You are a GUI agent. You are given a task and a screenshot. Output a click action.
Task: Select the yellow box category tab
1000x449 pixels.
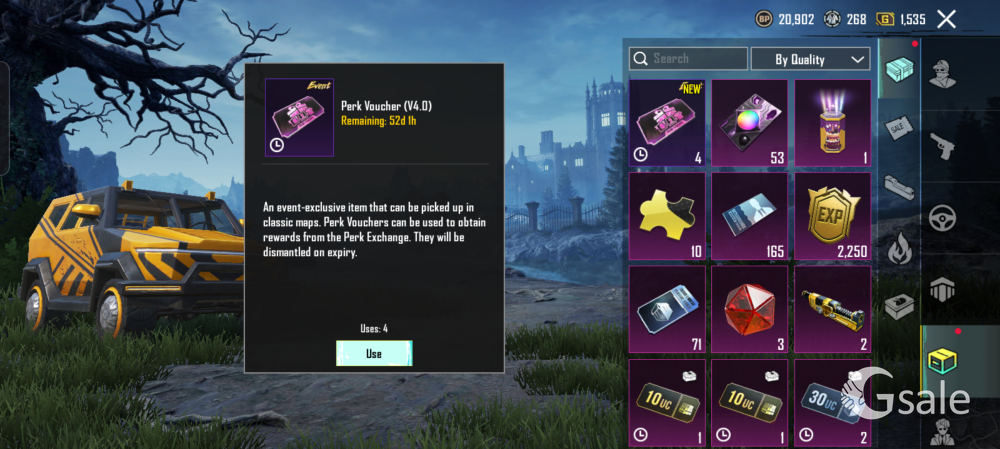[943, 361]
